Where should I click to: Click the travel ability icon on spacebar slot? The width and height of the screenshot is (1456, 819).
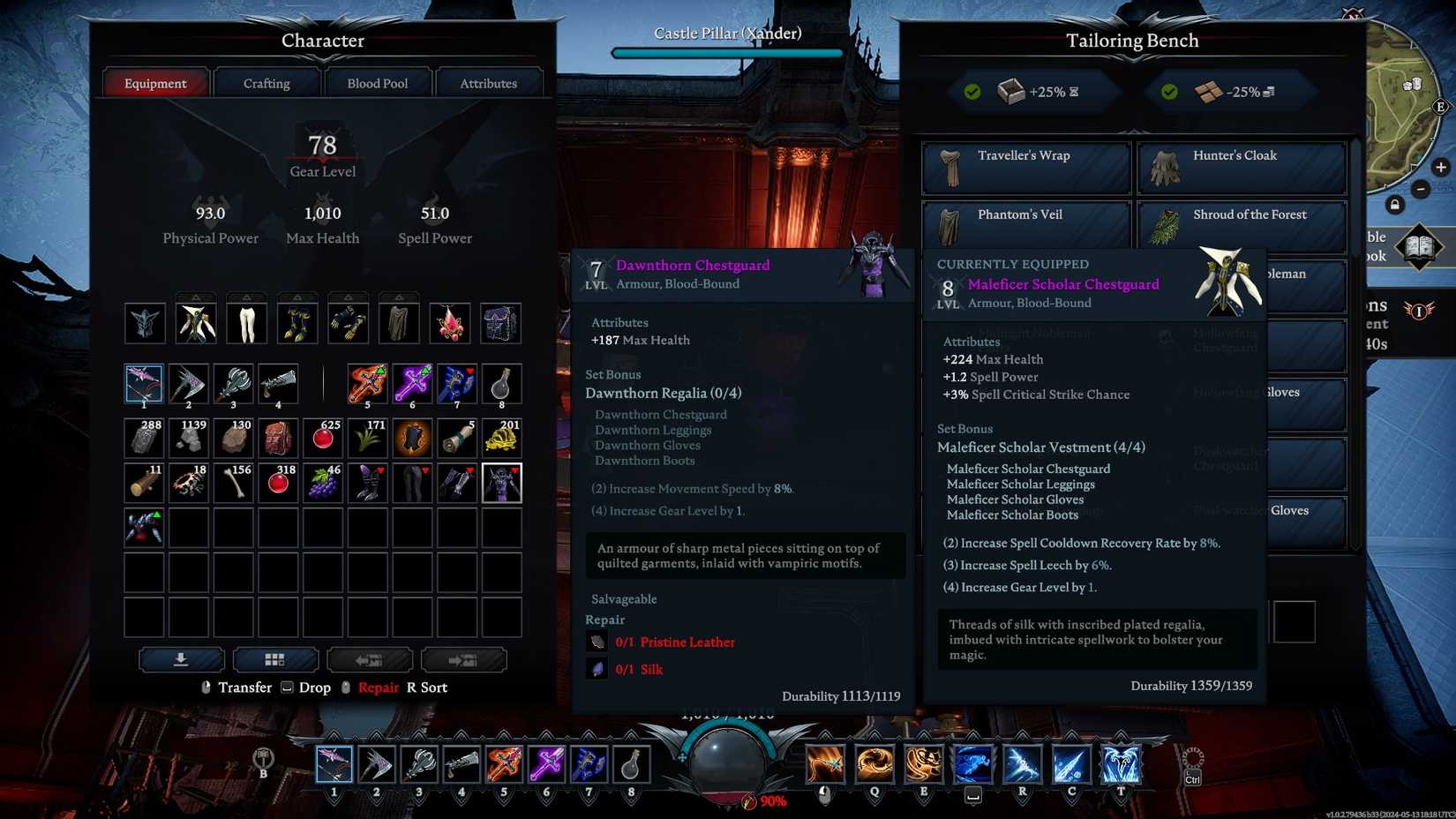(x=974, y=763)
